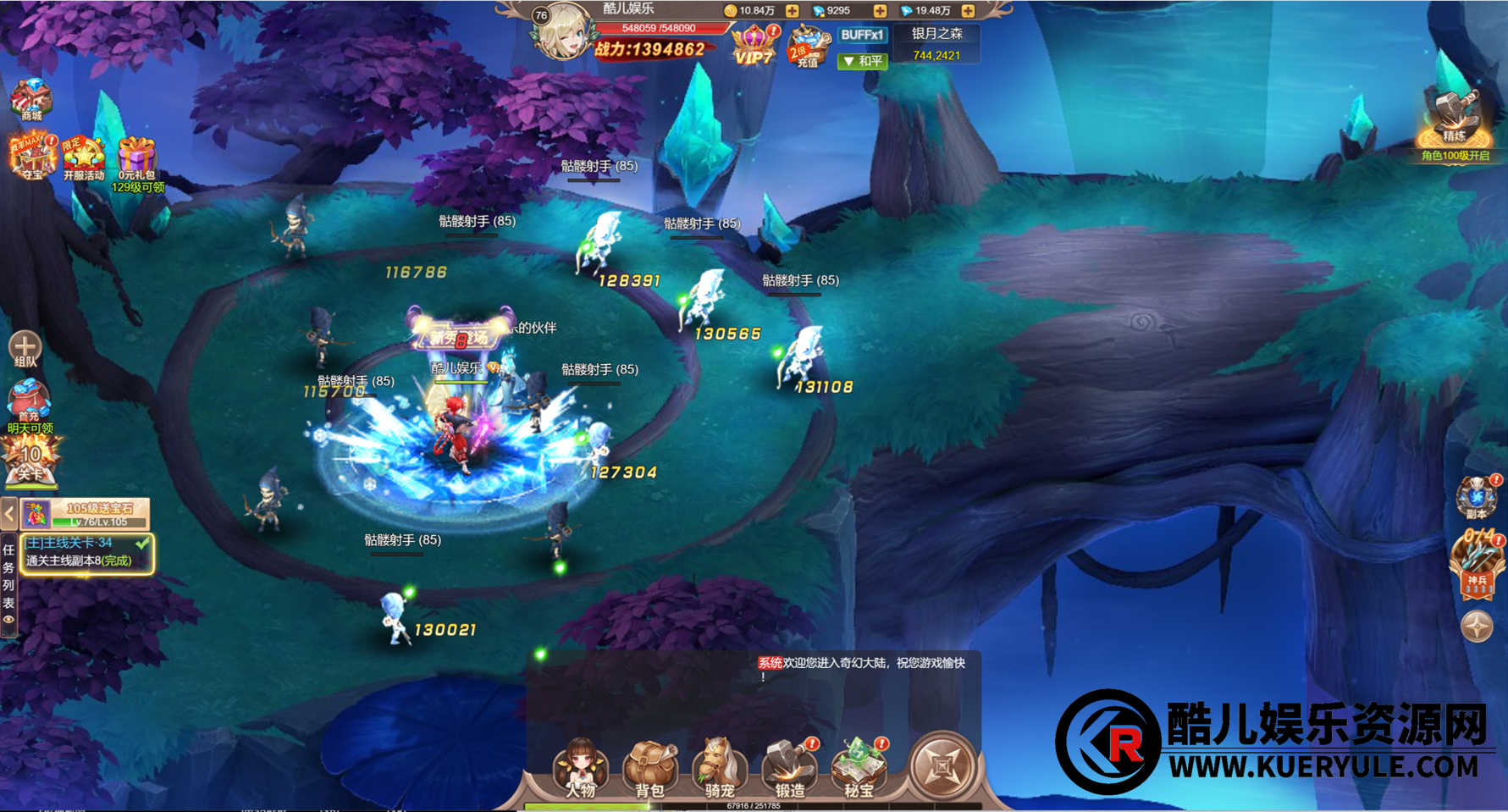Open the 副本 dungeon icon
Image resolution: width=1508 pixels, height=812 pixels.
point(1477,497)
